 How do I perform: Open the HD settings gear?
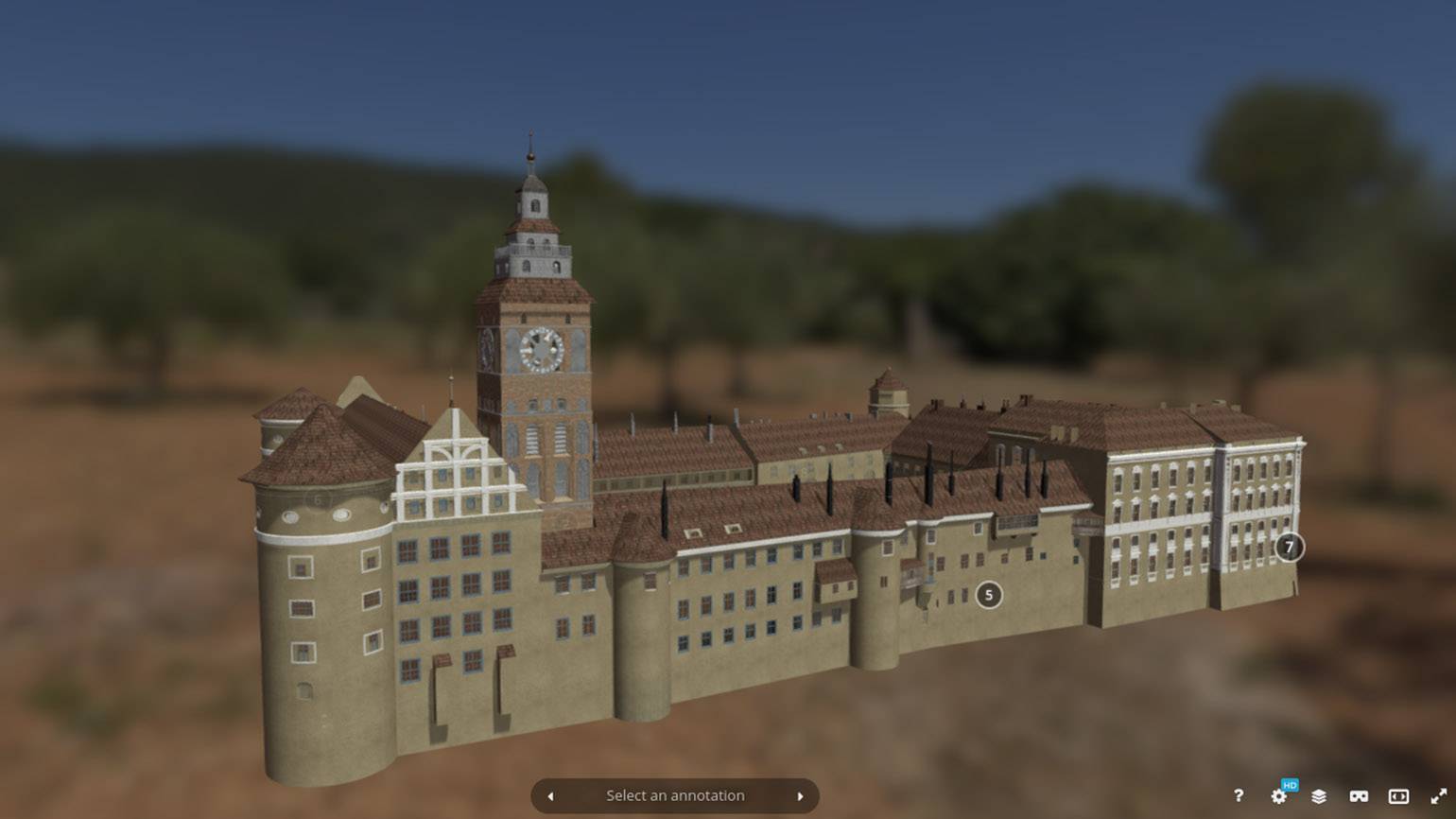pyautogui.click(x=1279, y=796)
